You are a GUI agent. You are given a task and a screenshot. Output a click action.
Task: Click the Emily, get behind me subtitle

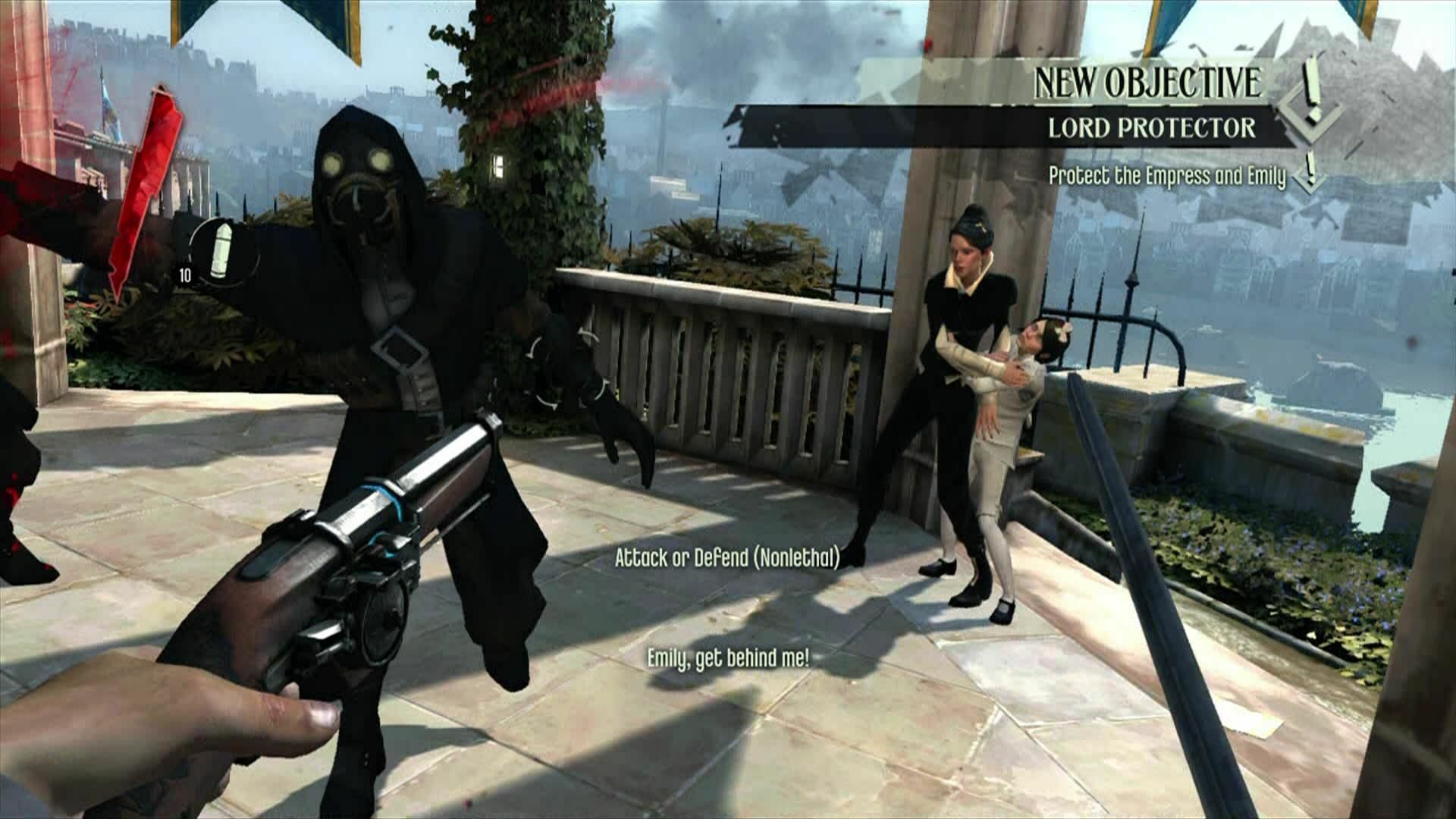[729, 658]
